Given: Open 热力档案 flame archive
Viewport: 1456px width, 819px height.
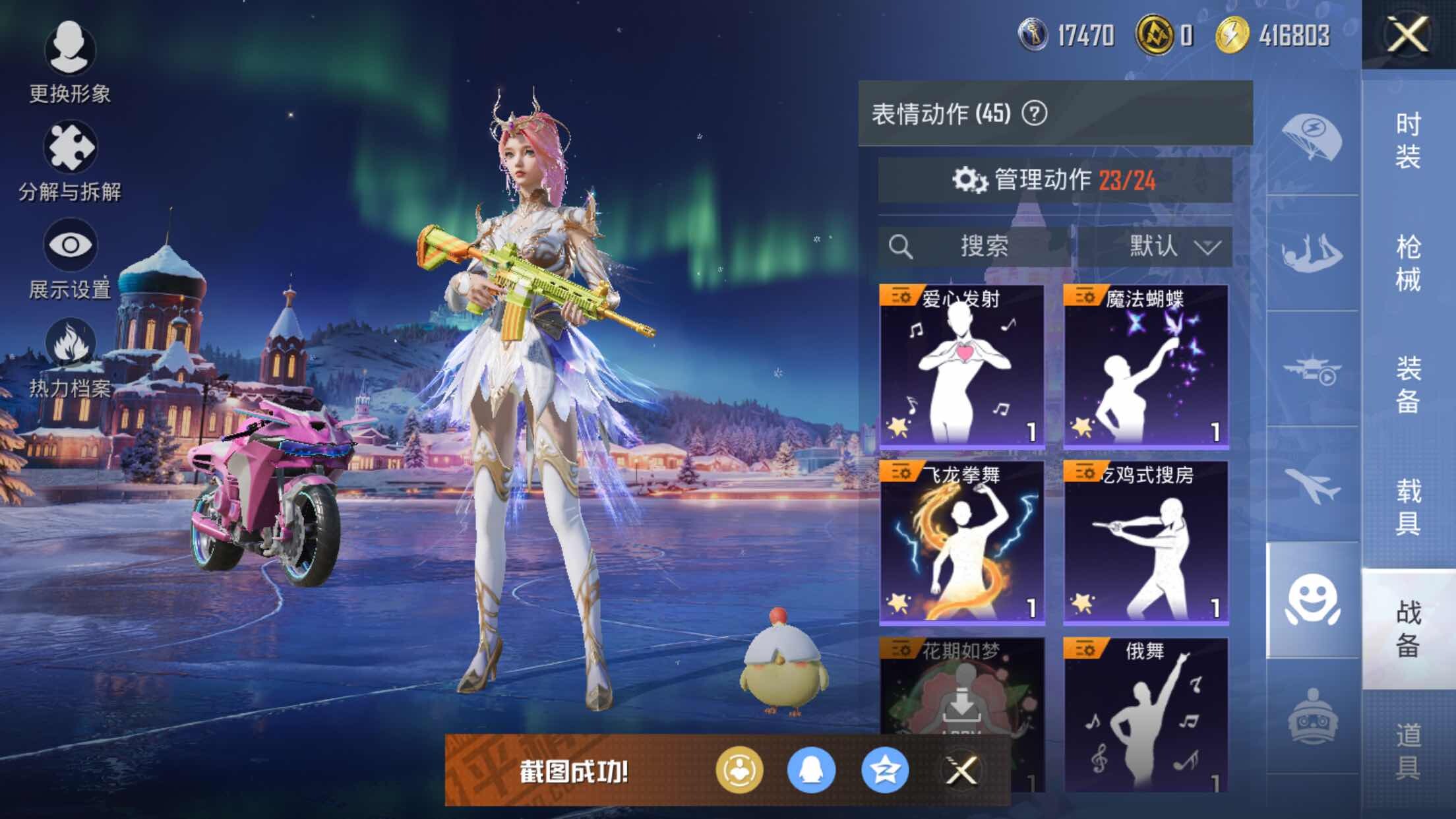Looking at the screenshot, I should (69, 357).
